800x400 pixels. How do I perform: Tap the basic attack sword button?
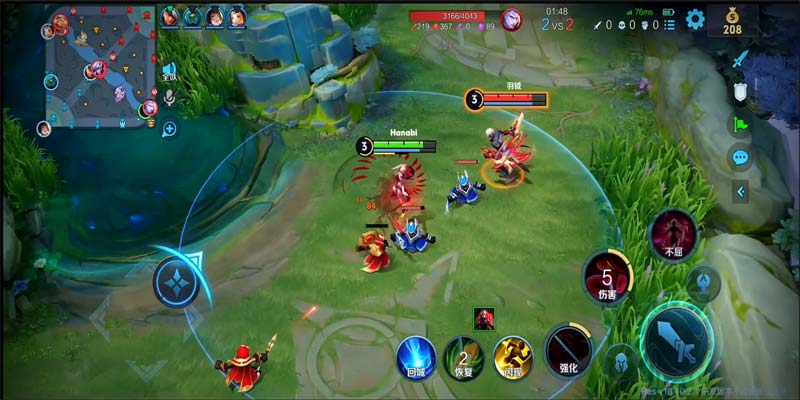(x=676, y=339)
